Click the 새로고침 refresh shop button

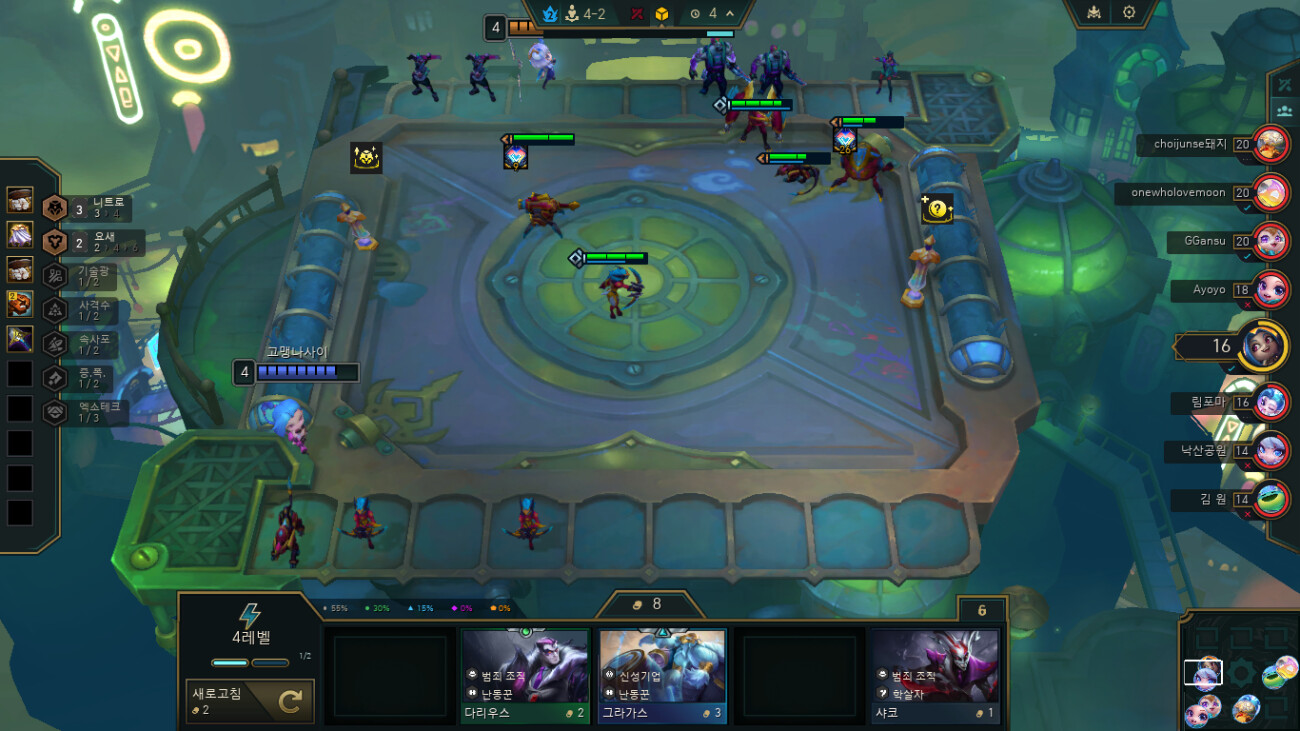click(x=250, y=701)
